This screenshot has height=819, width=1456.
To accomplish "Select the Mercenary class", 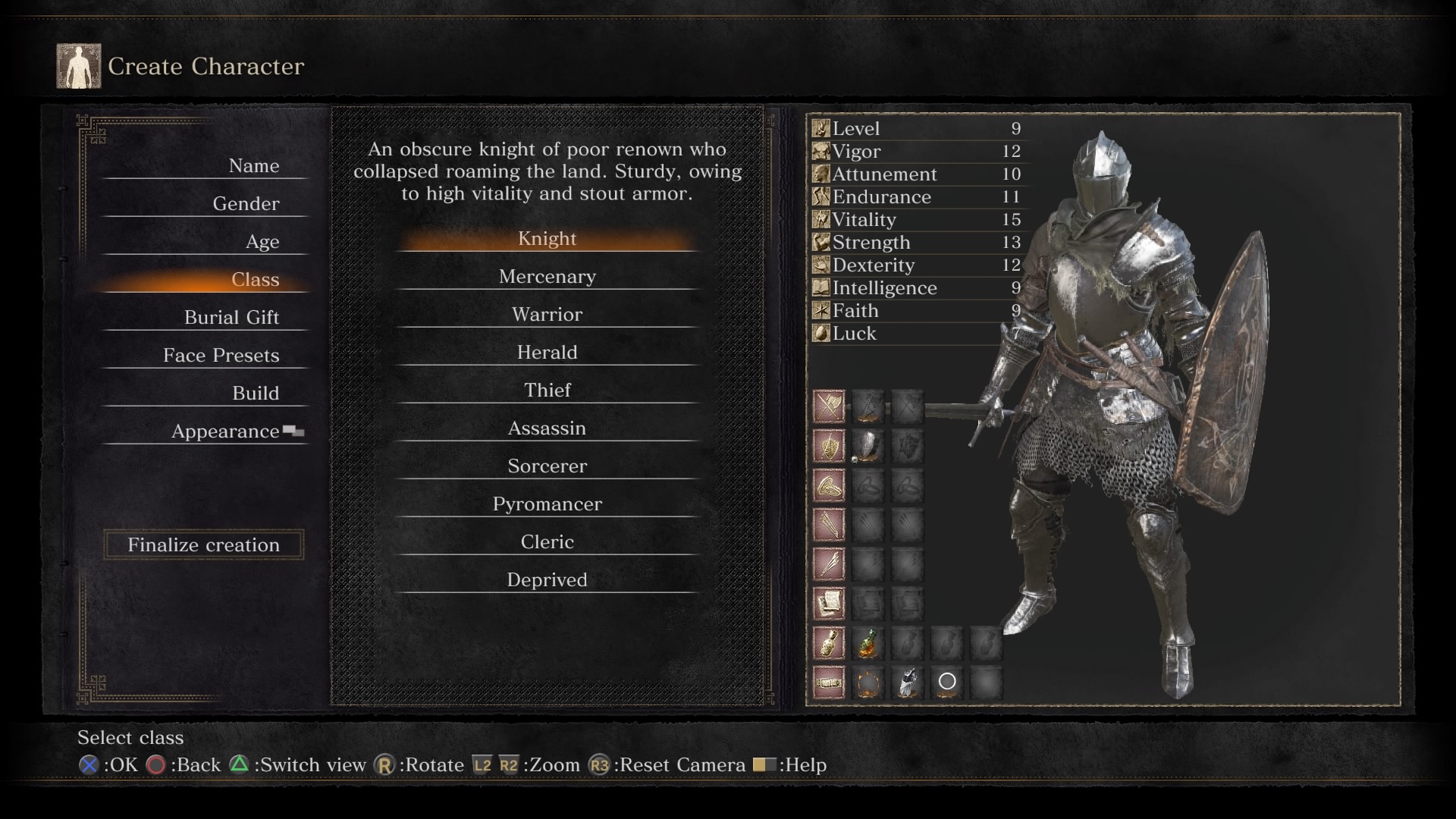I will pyautogui.click(x=547, y=277).
